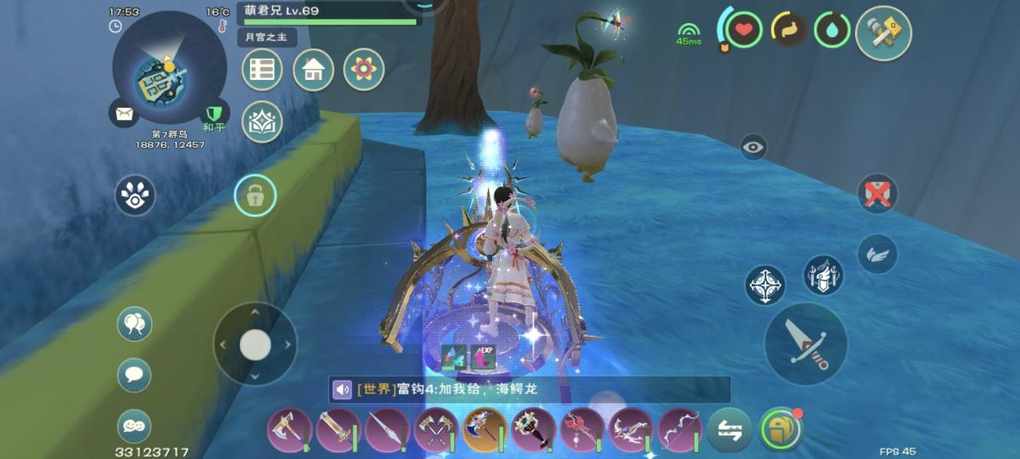This screenshot has height=459, width=1020.
Task: Tap the paw and eye icon
Action: click(x=135, y=196)
